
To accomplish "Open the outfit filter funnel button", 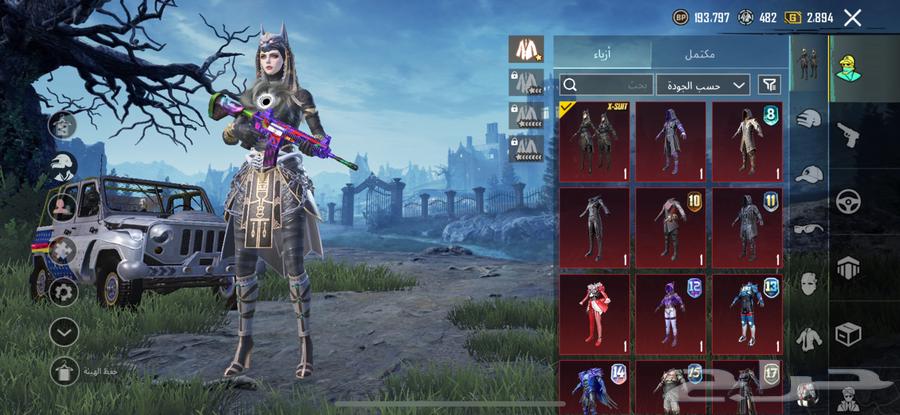I will (770, 85).
